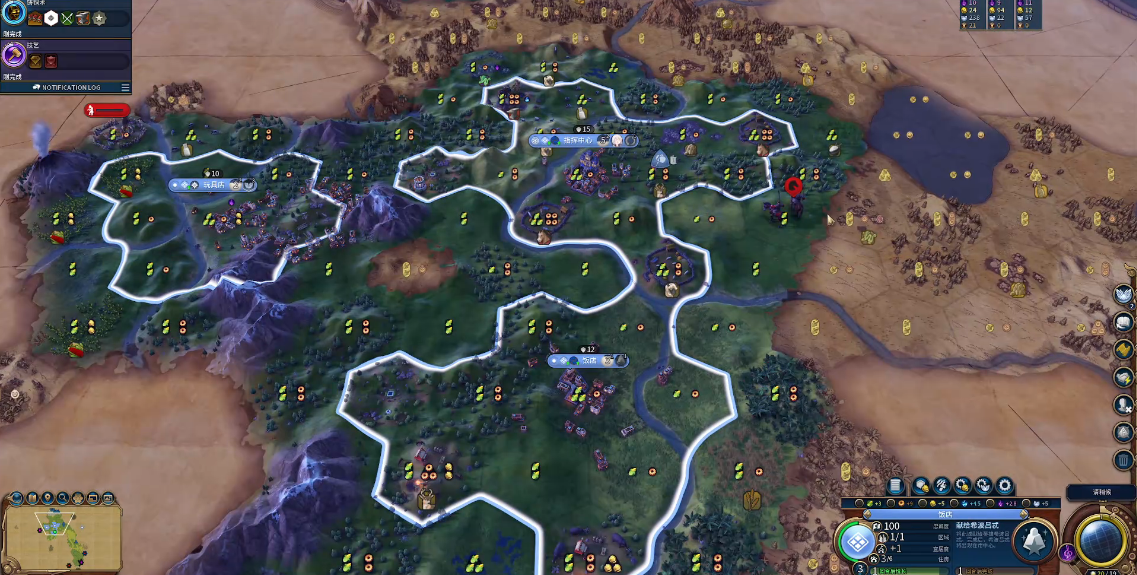Screen dimensions: 1137x575
Task: Click the current production item portrait
Action: pos(1033,541)
